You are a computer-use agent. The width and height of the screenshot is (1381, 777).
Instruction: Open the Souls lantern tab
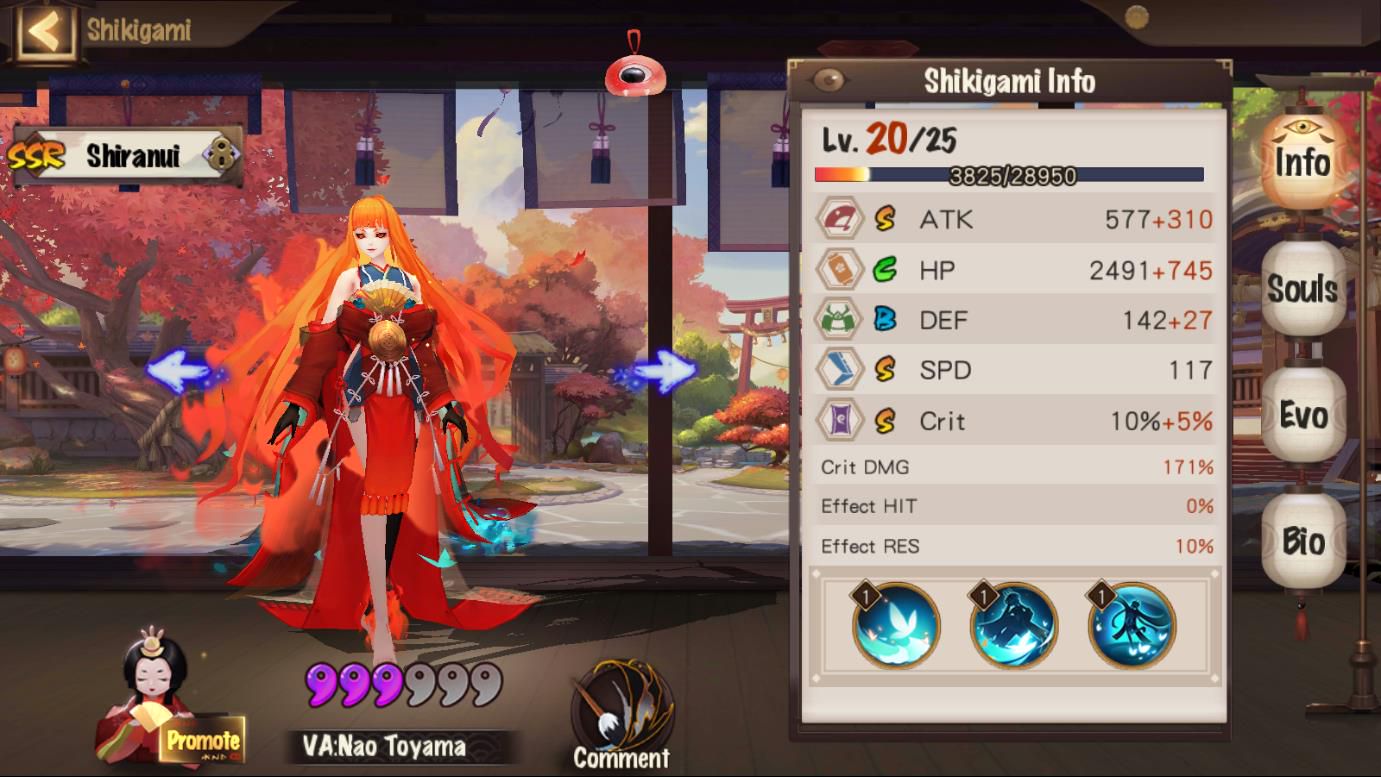(1303, 289)
